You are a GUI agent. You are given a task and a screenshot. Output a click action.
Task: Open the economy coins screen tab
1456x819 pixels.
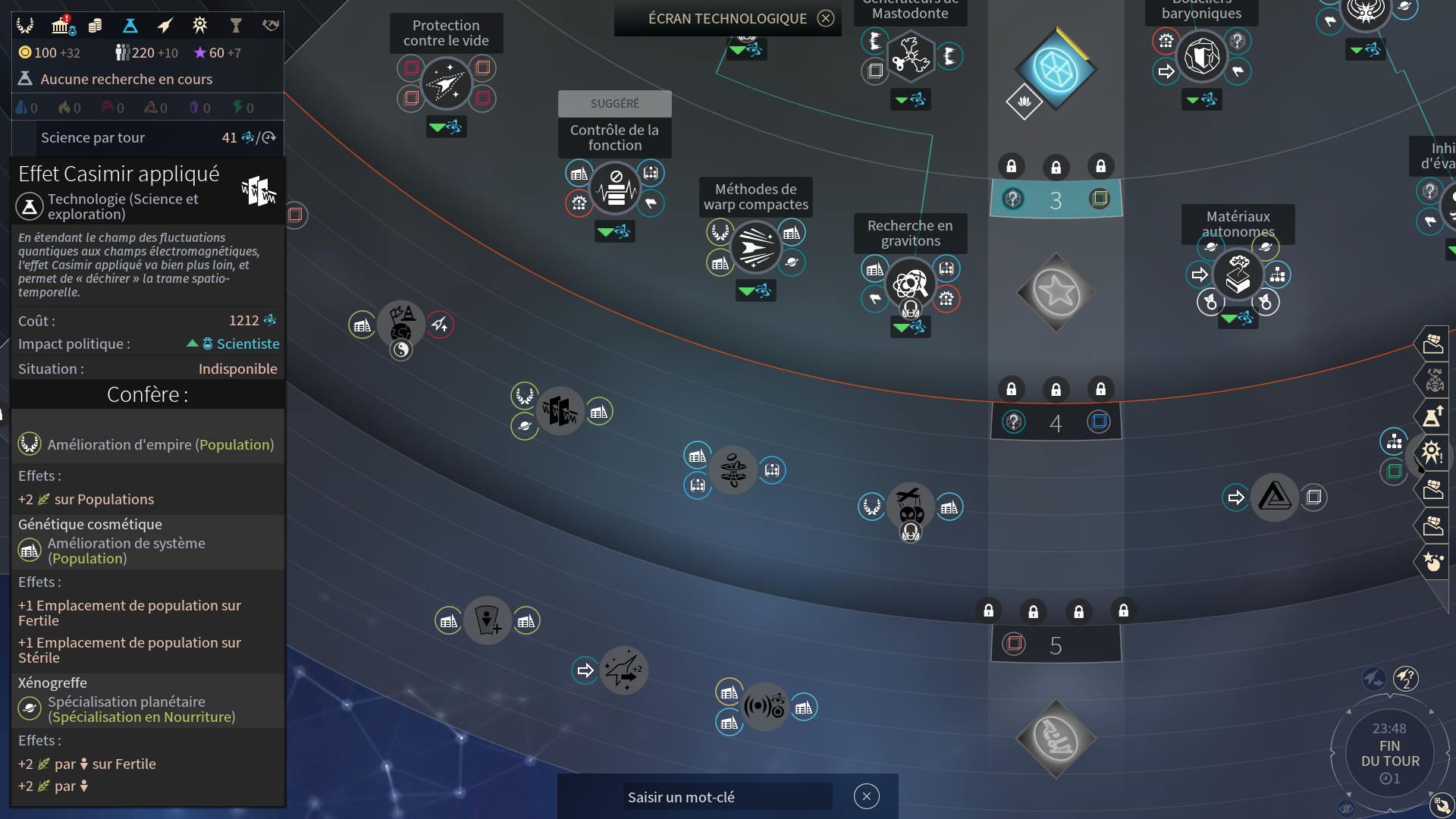(96, 25)
